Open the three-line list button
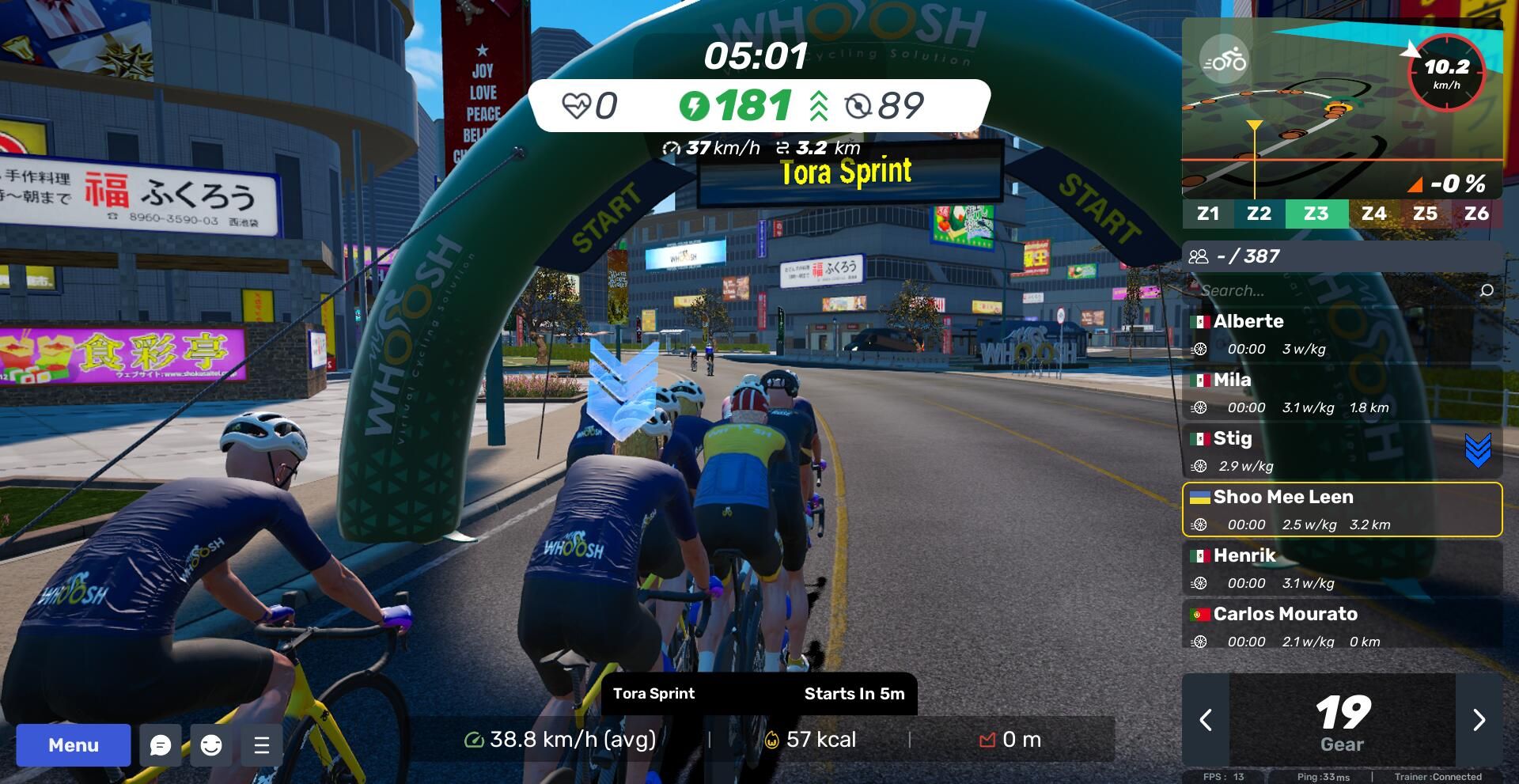The image size is (1519, 784). click(262, 745)
